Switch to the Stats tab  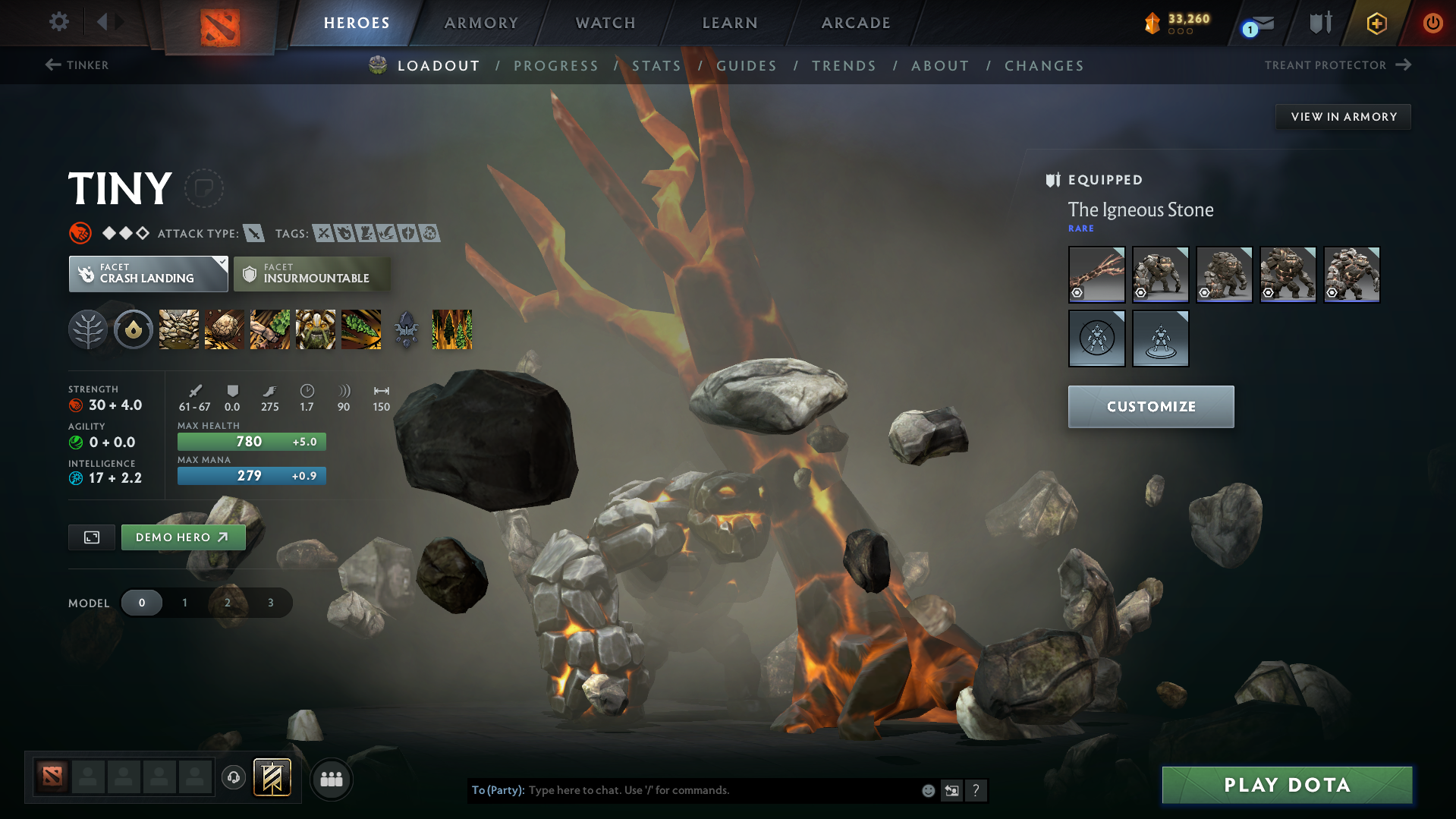(x=656, y=65)
